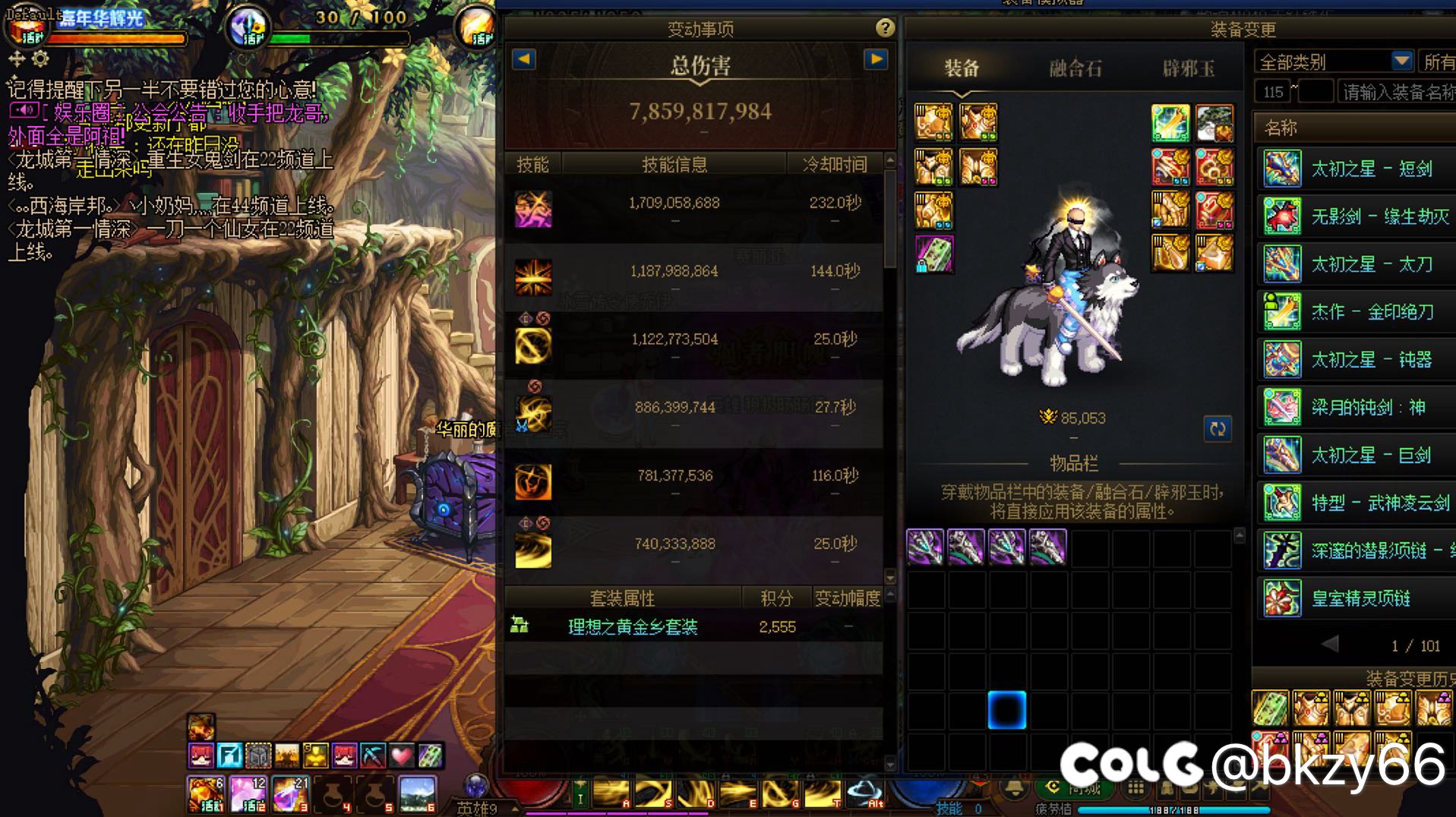Screen dimensions: 1456x817
Task: Click the 理想之黄金乡套装 set row
Action: pyautogui.click(x=632, y=626)
